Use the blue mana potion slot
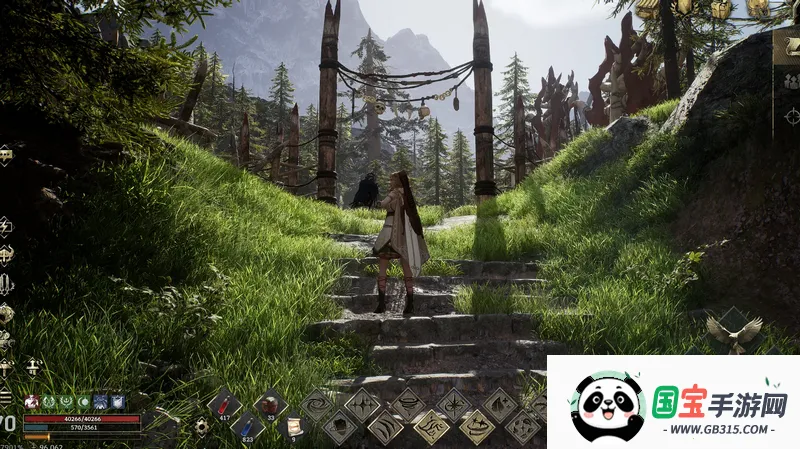 pos(247,427)
